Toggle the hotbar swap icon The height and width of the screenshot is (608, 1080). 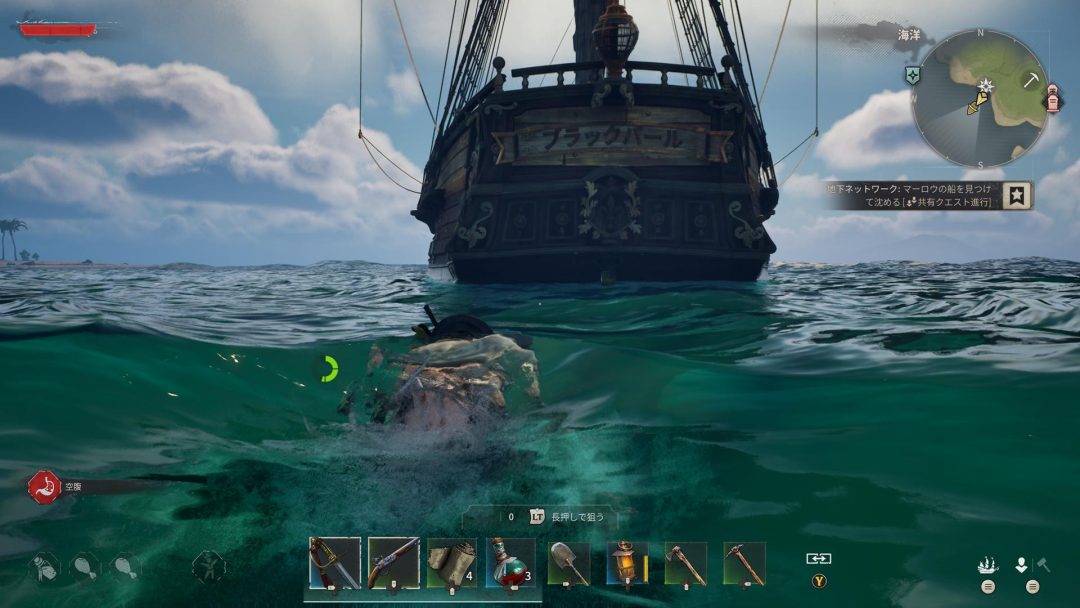click(819, 559)
